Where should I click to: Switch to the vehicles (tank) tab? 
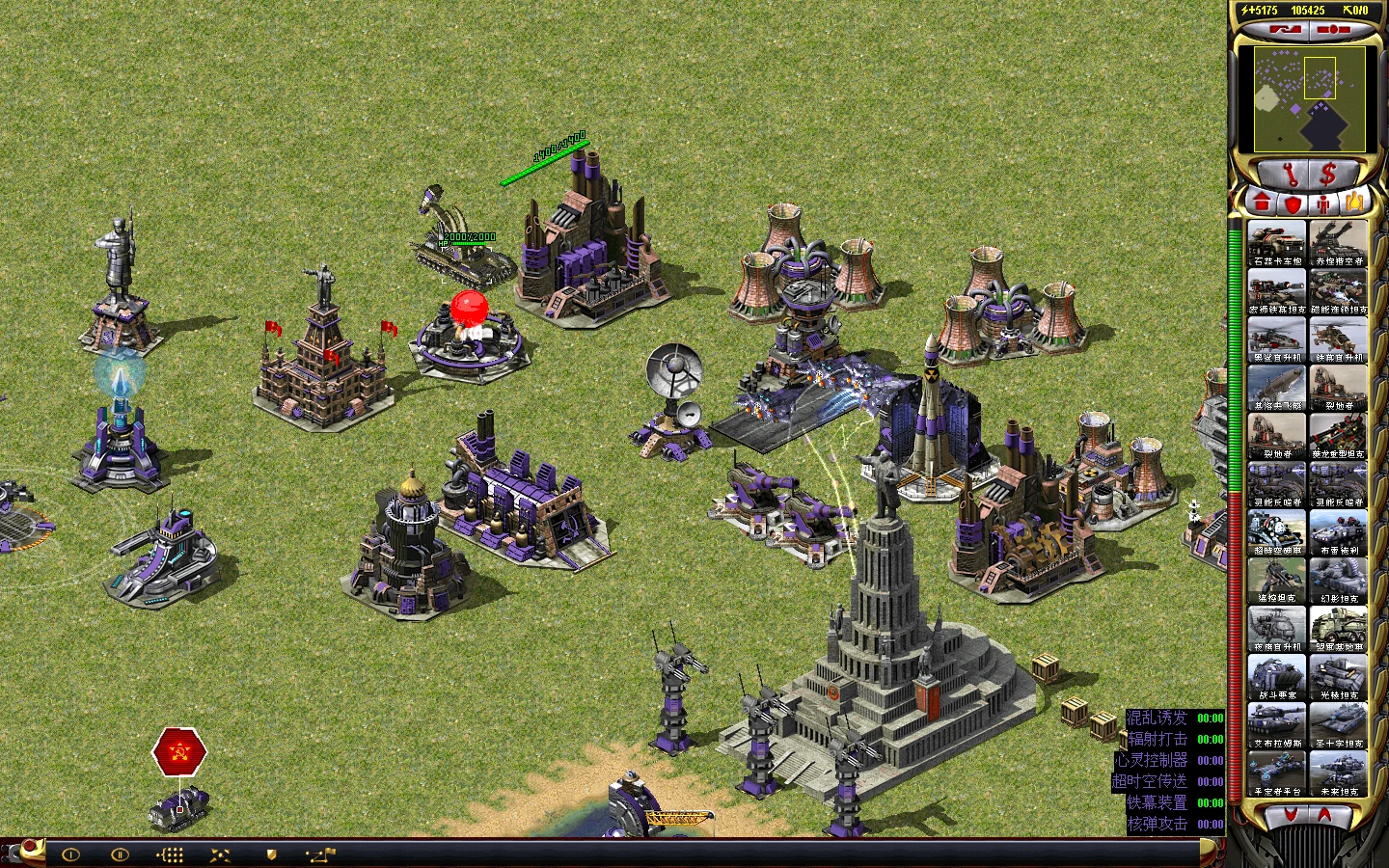coord(1354,203)
